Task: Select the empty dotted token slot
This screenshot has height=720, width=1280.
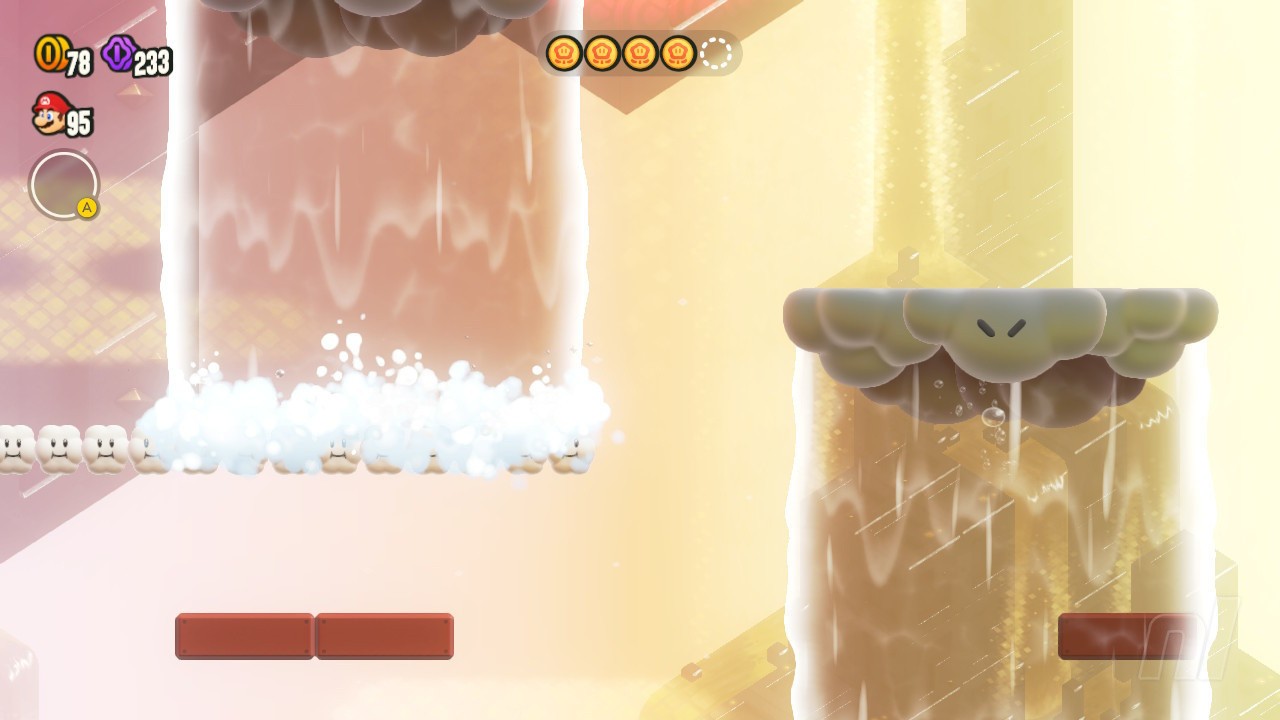Action: click(x=716, y=53)
